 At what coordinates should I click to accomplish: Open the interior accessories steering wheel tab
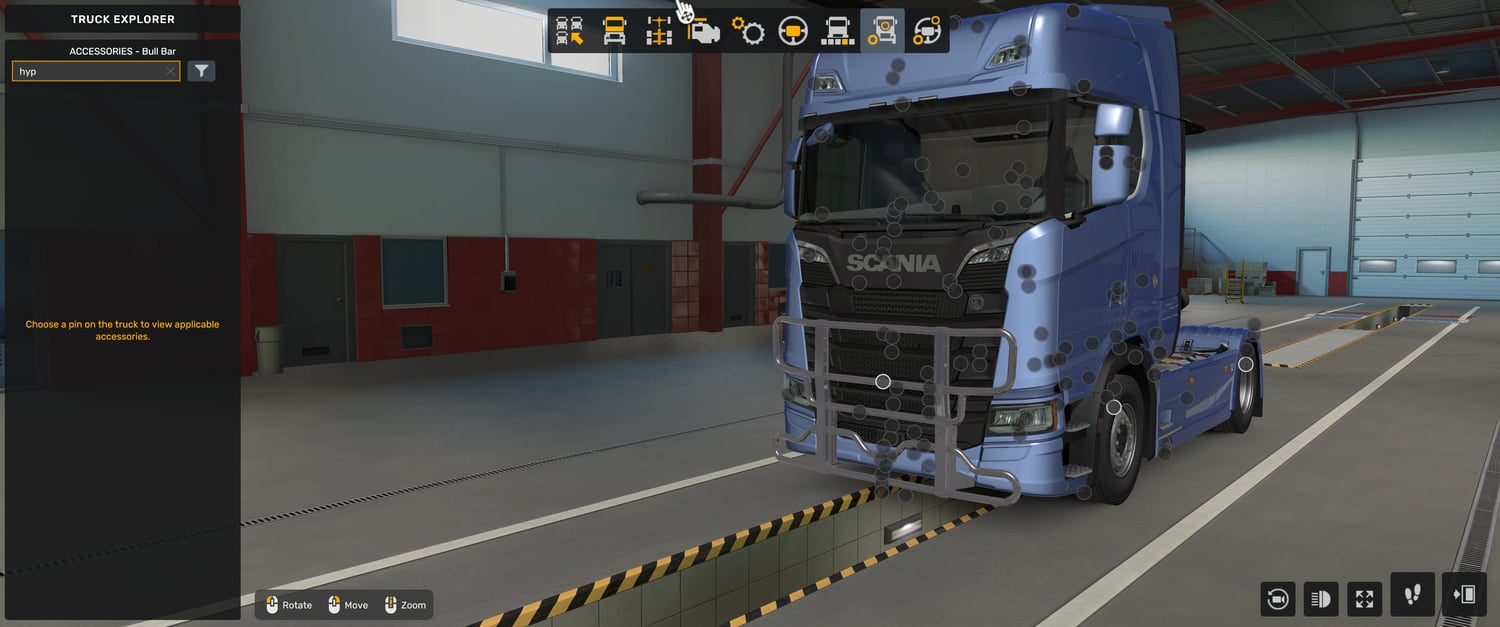point(926,31)
